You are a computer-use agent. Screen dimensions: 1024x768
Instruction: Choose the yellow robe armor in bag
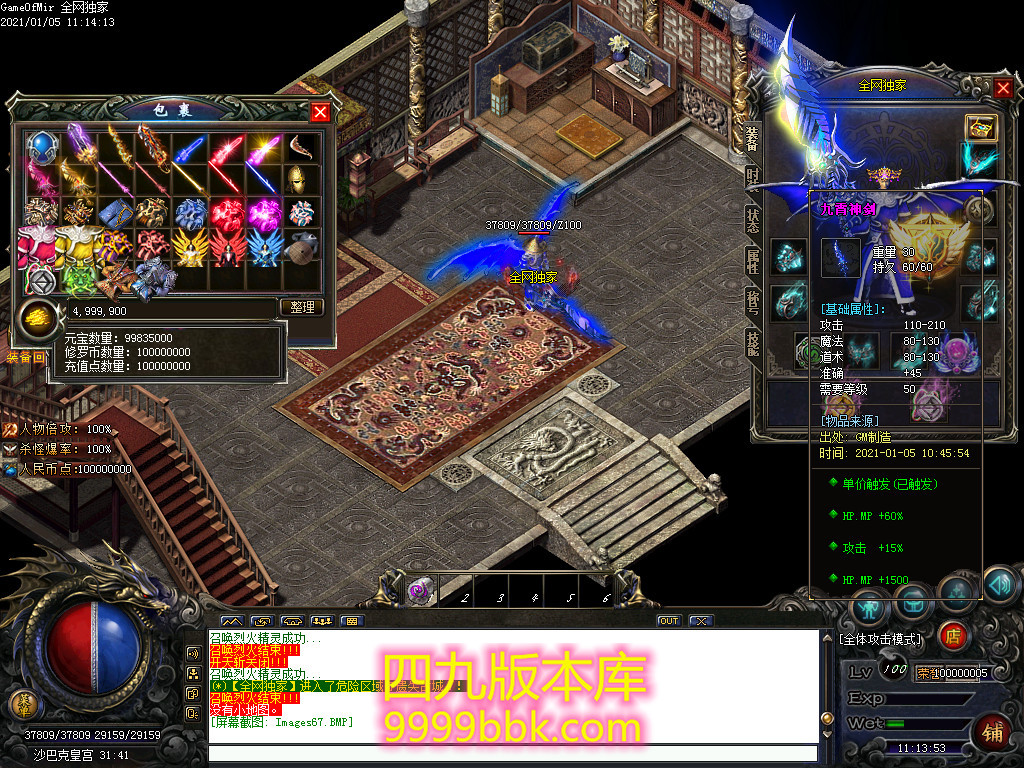click(x=78, y=244)
